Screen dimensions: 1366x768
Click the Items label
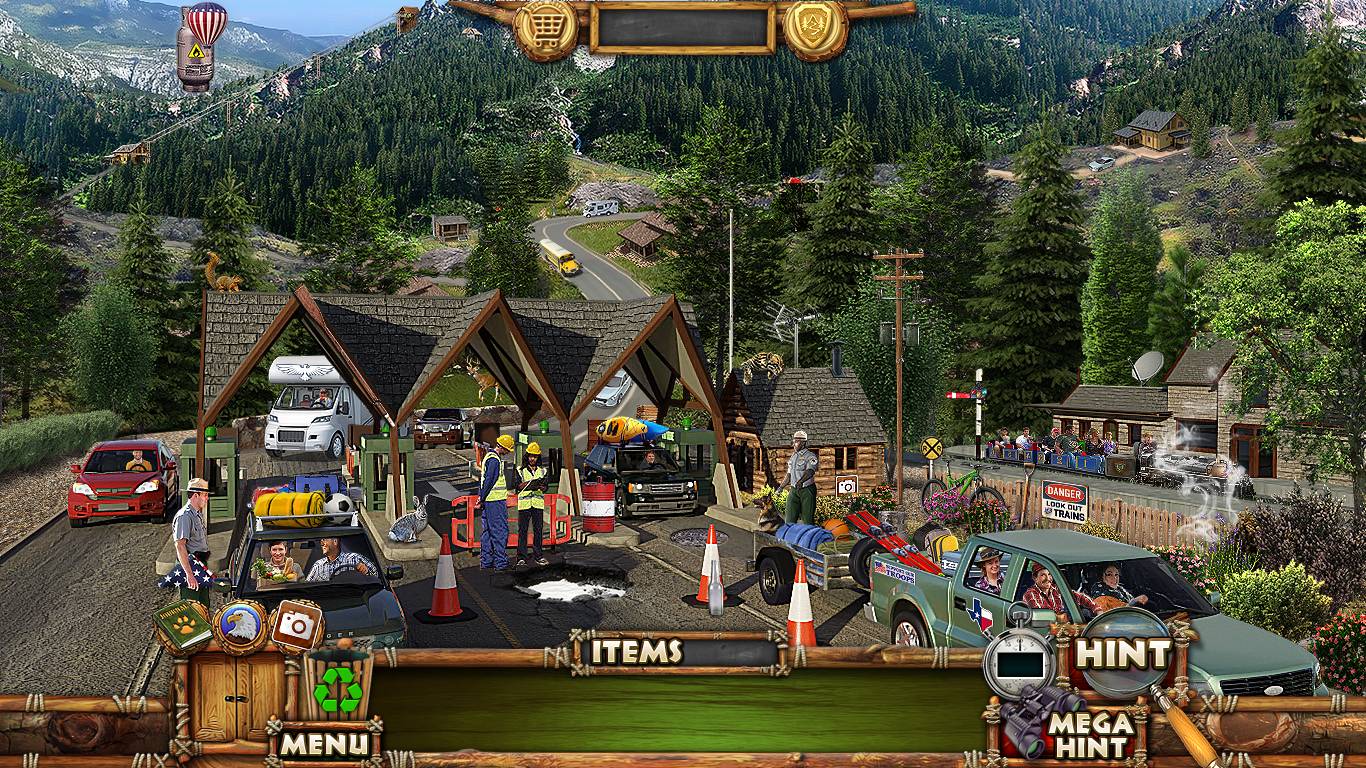point(635,652)
